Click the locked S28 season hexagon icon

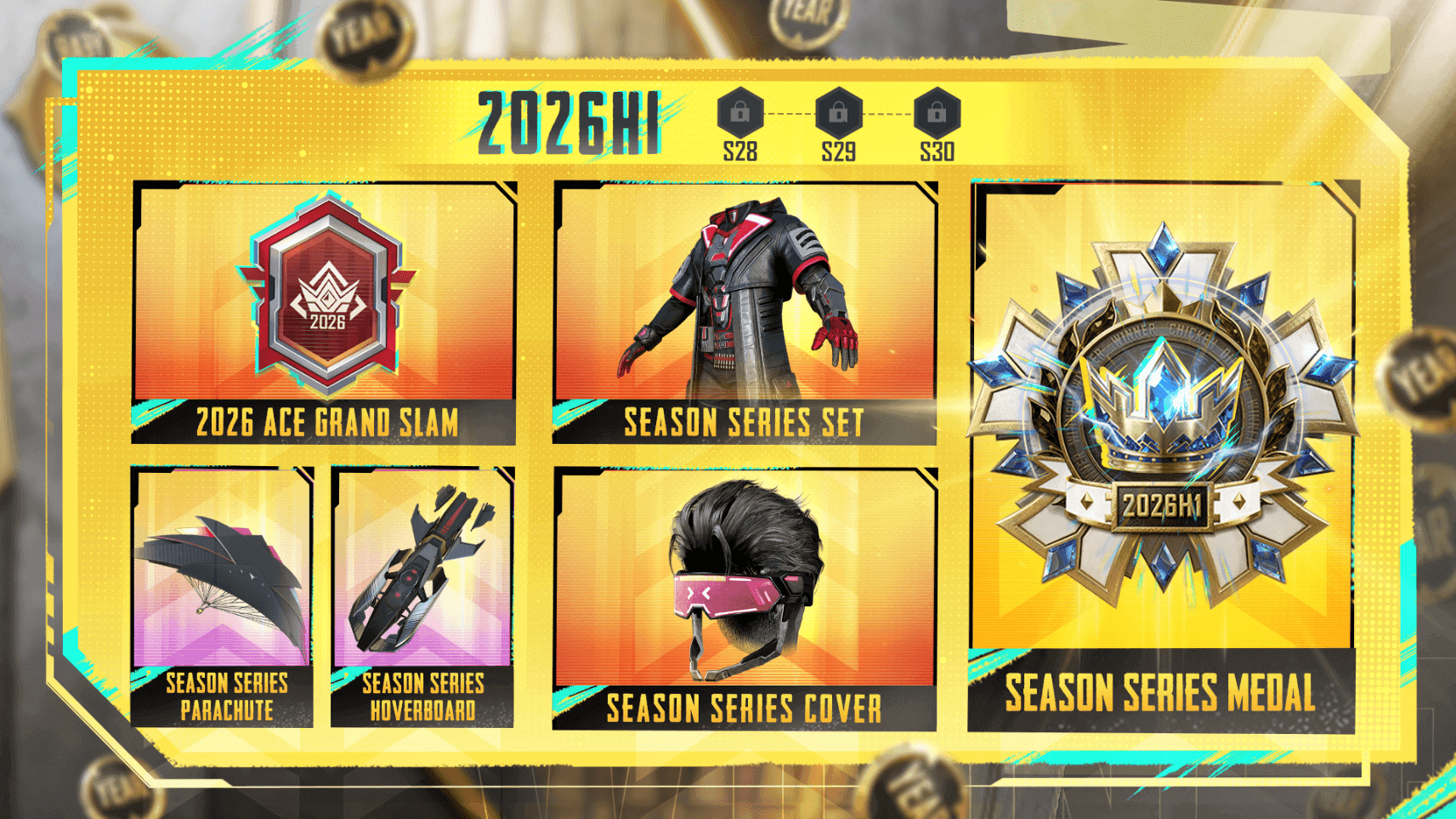click(739, 113)
